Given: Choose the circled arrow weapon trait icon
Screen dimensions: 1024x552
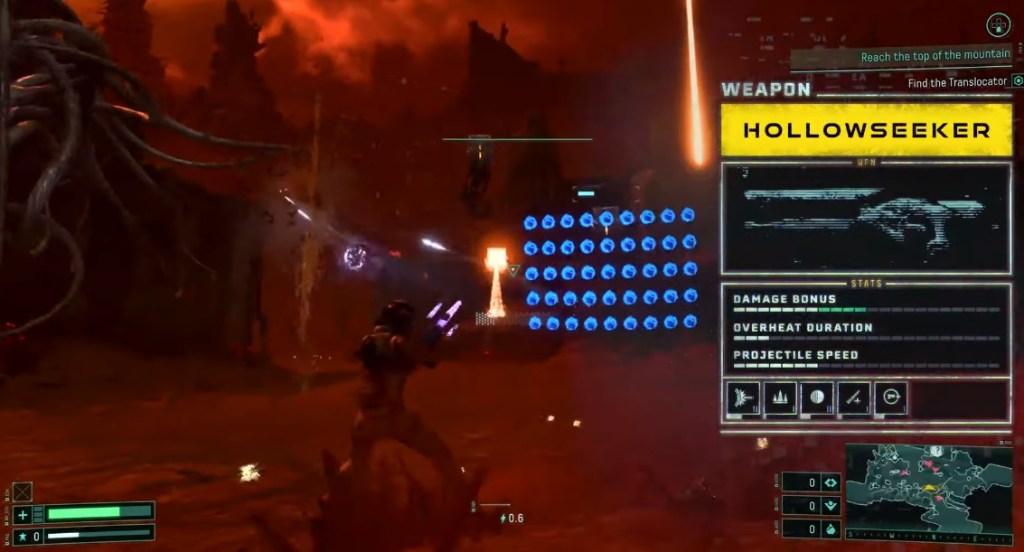Looking at the screenshot, I should 890,397.
